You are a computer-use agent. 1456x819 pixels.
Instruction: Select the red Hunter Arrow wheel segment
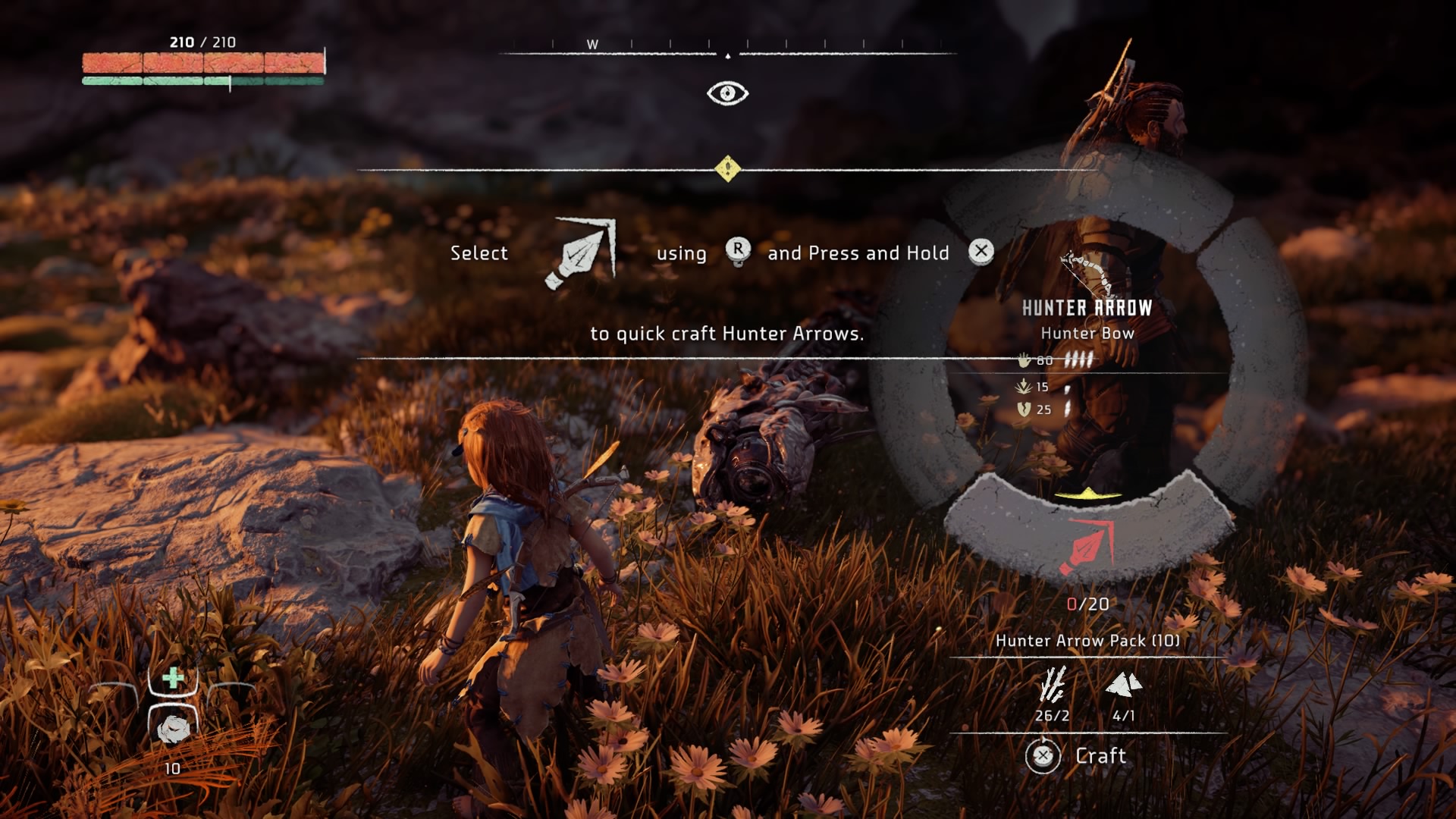click(1087, 544)
